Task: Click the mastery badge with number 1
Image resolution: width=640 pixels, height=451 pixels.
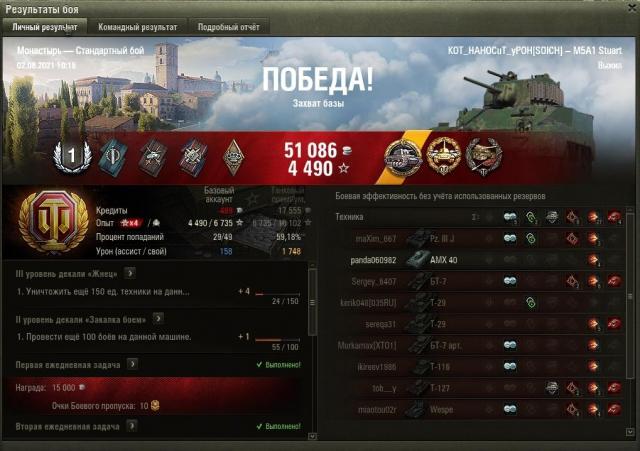Action: (71, 156)
